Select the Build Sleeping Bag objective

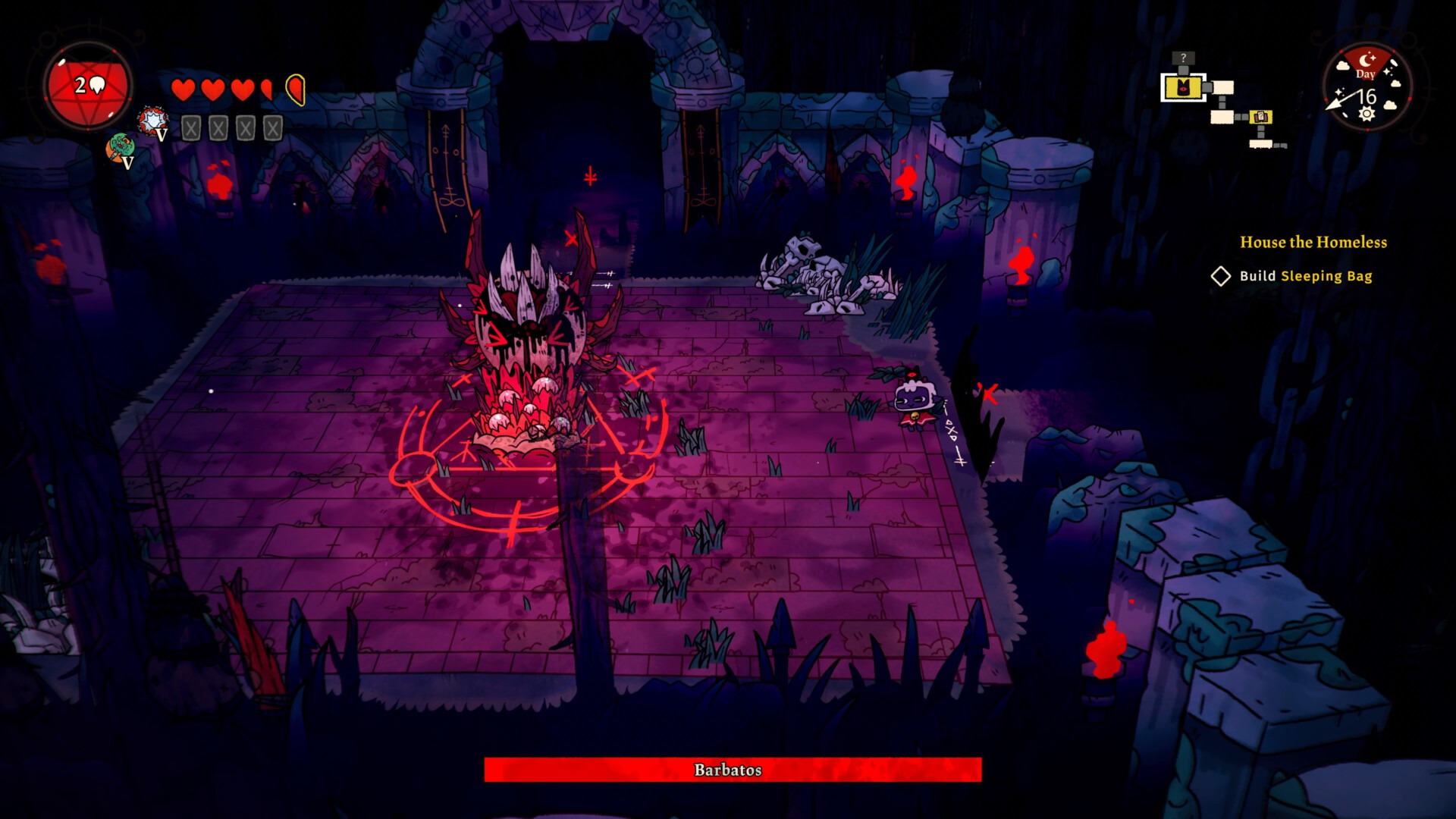1305,276
